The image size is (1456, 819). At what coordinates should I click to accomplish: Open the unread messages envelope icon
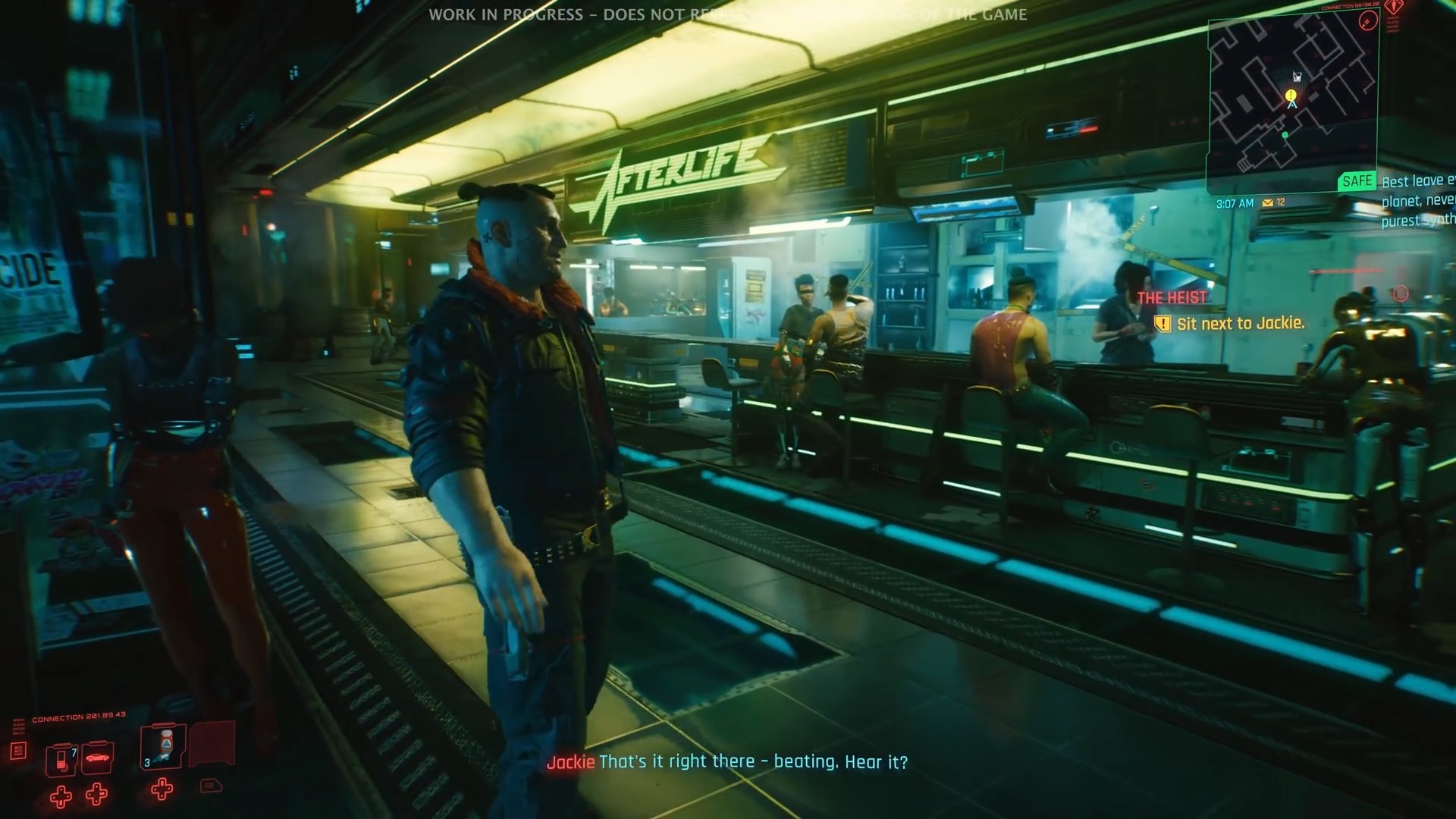coord(1267,203)
